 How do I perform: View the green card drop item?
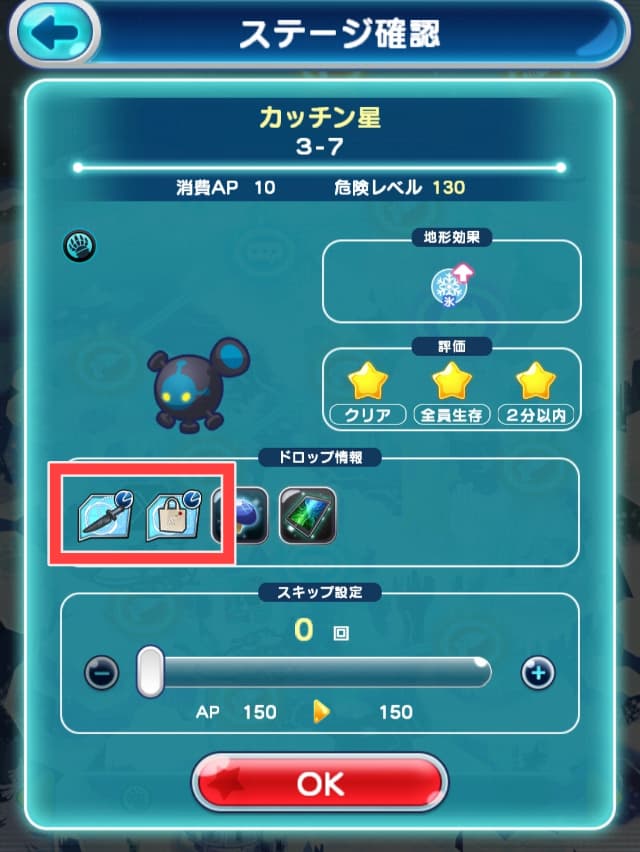305,514
